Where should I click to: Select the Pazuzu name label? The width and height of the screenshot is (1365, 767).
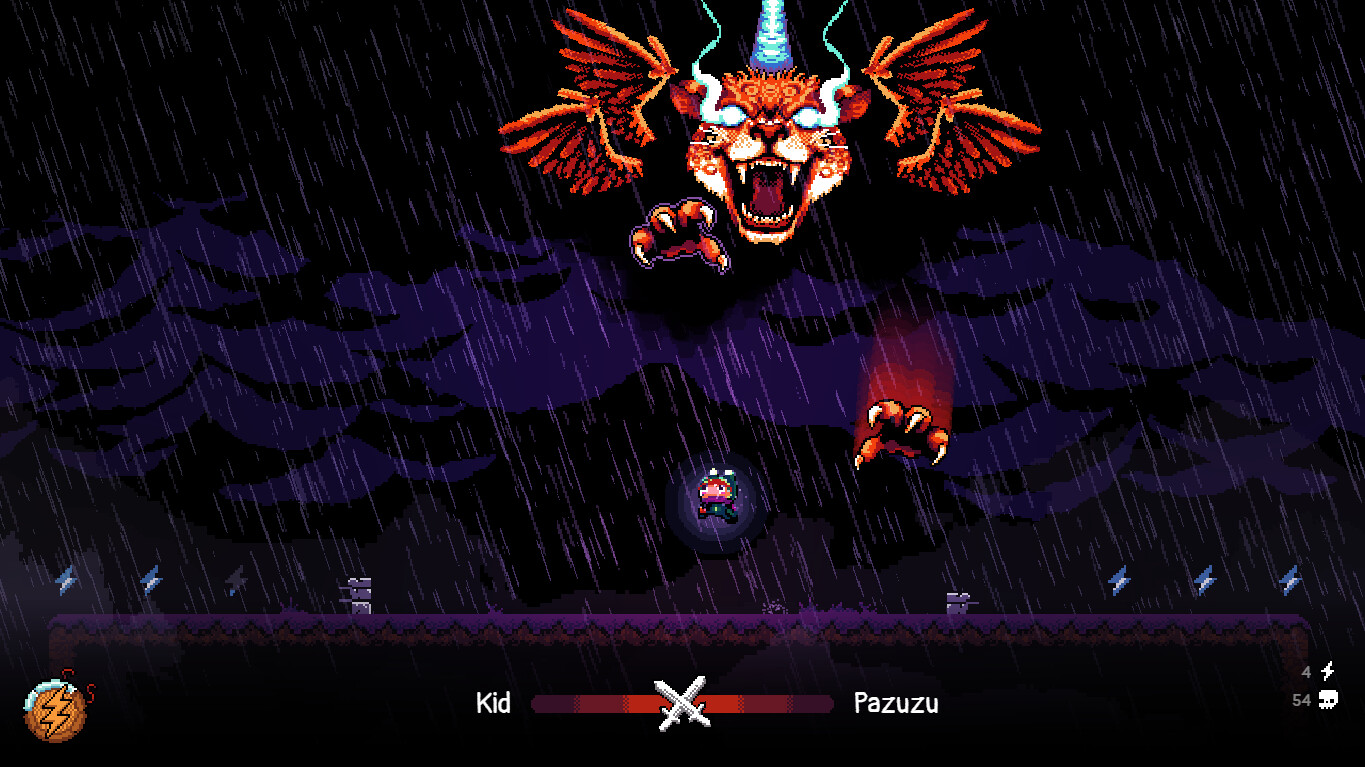click(895, 703)
